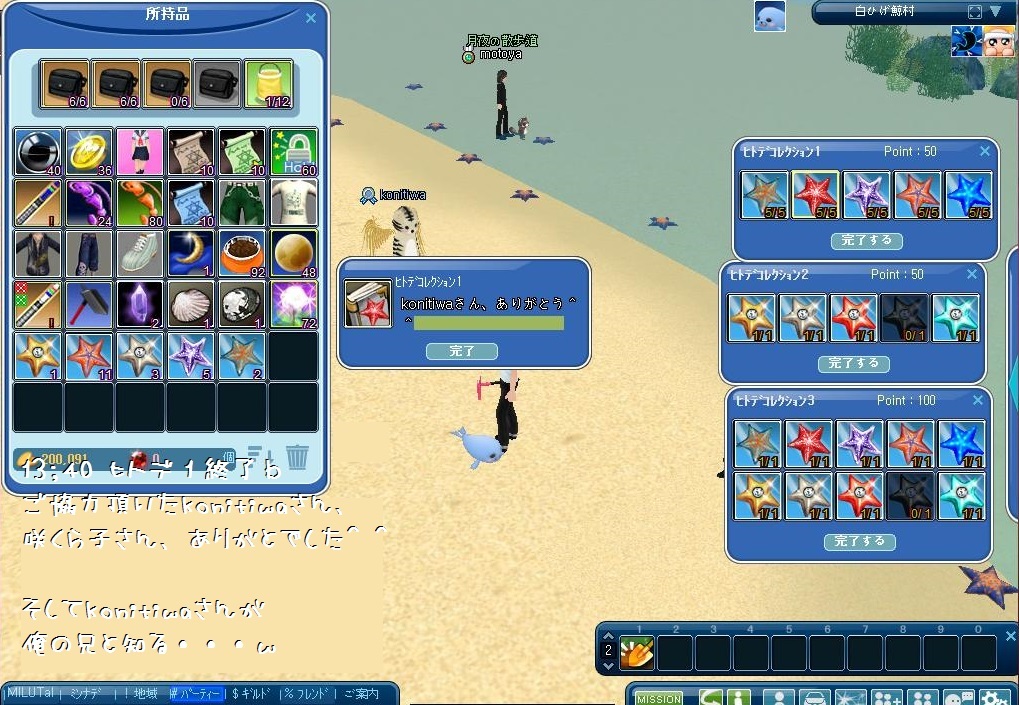
Task: Open the inventory trash can
Action: [x=297, y=457]
